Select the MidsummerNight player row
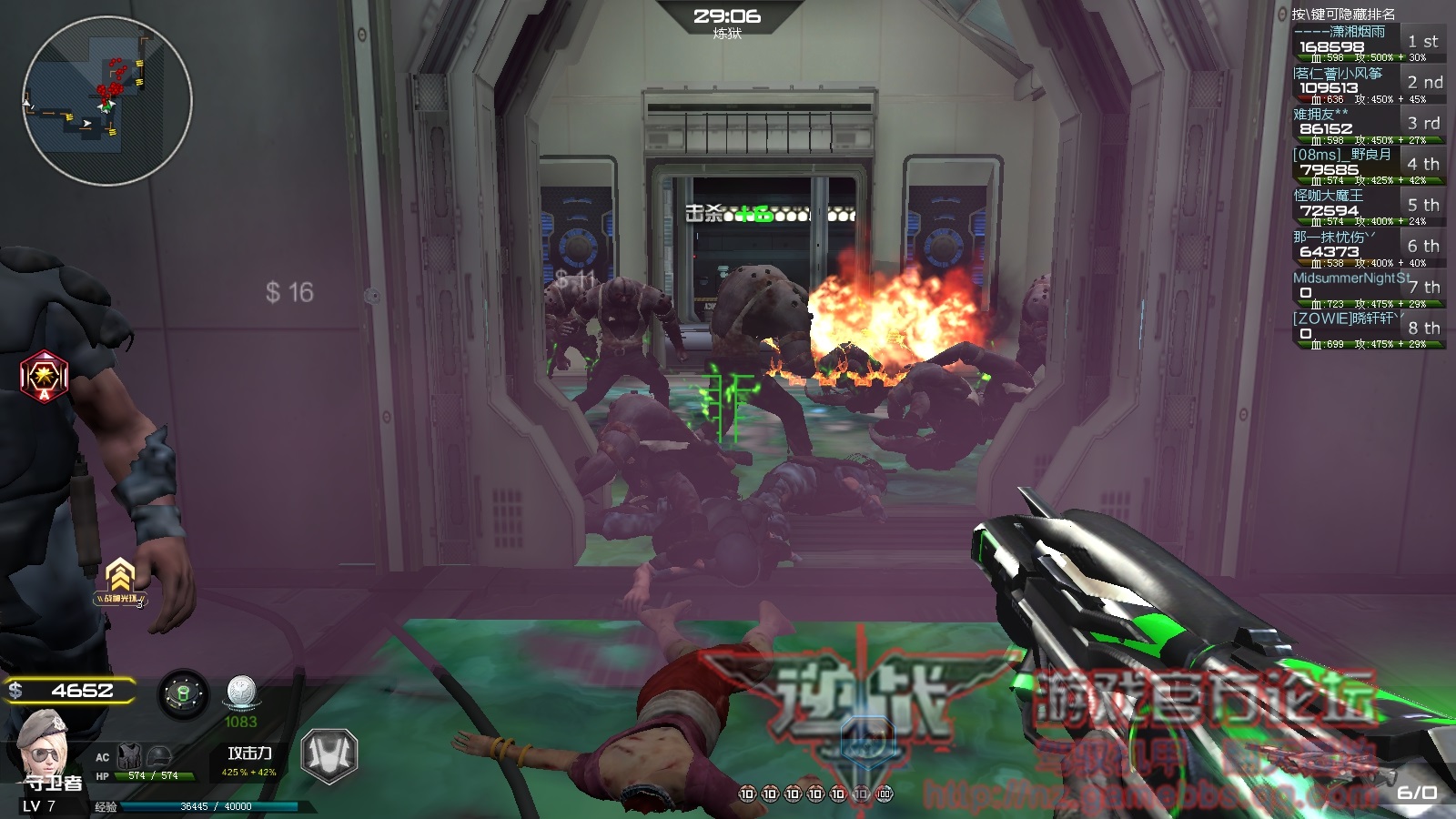This screenshot has height=819, width=1456. (x=1367, y=289)
